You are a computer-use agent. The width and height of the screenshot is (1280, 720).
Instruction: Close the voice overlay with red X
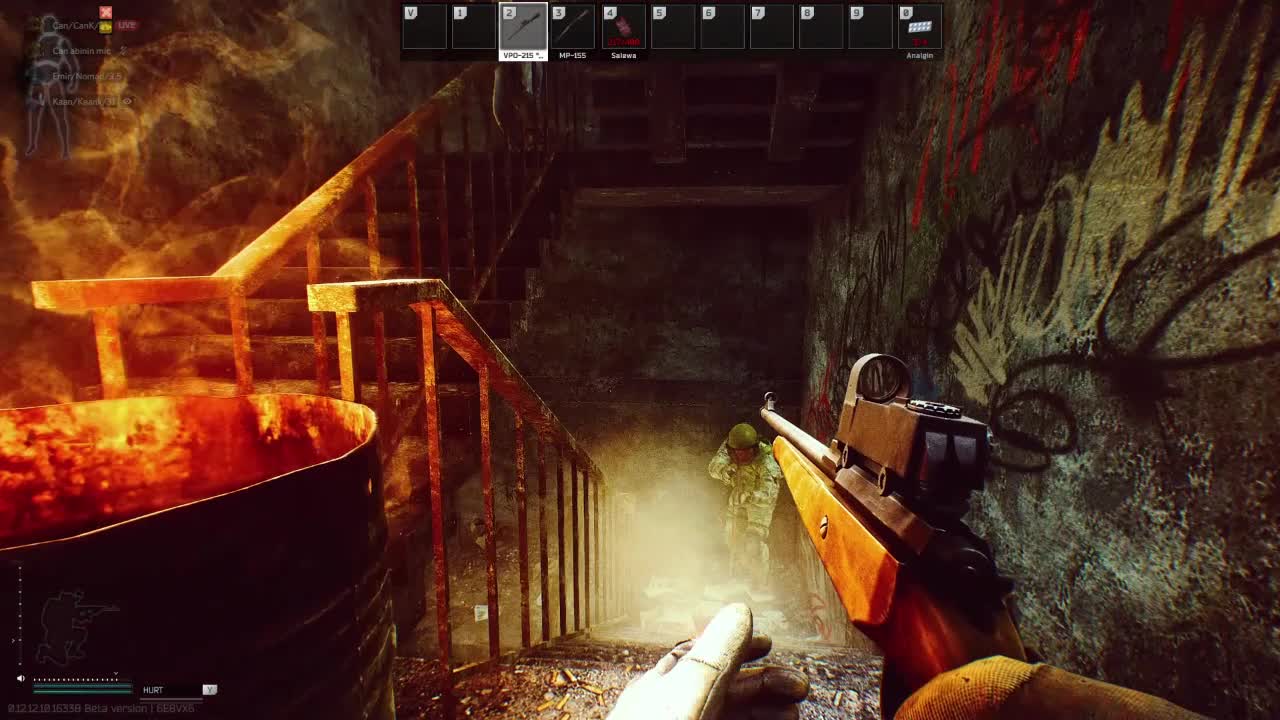(x=105, y=12)
